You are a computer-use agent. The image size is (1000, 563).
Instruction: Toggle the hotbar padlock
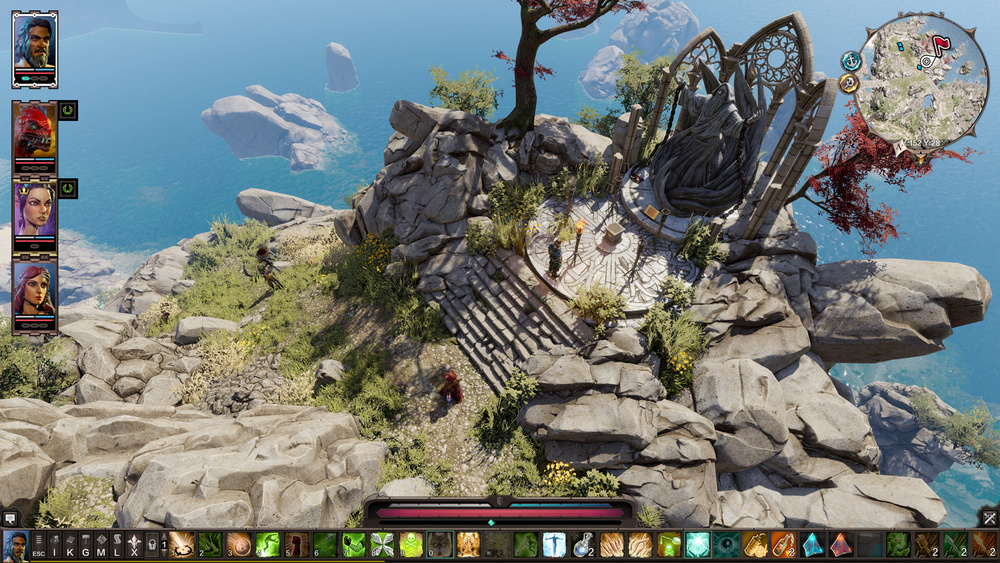click(151, 545)
